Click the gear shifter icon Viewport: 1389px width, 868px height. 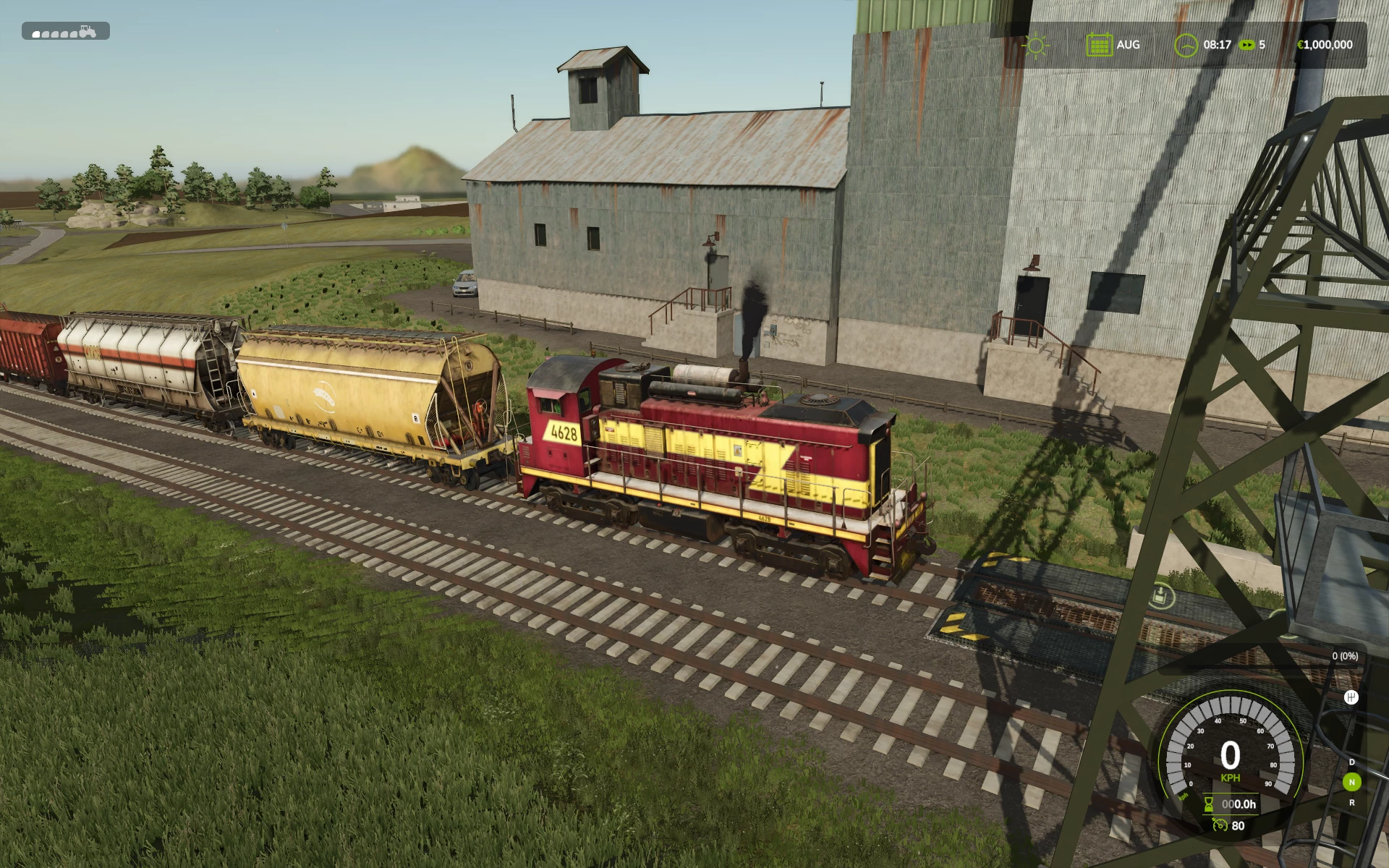pos(1351,697)
